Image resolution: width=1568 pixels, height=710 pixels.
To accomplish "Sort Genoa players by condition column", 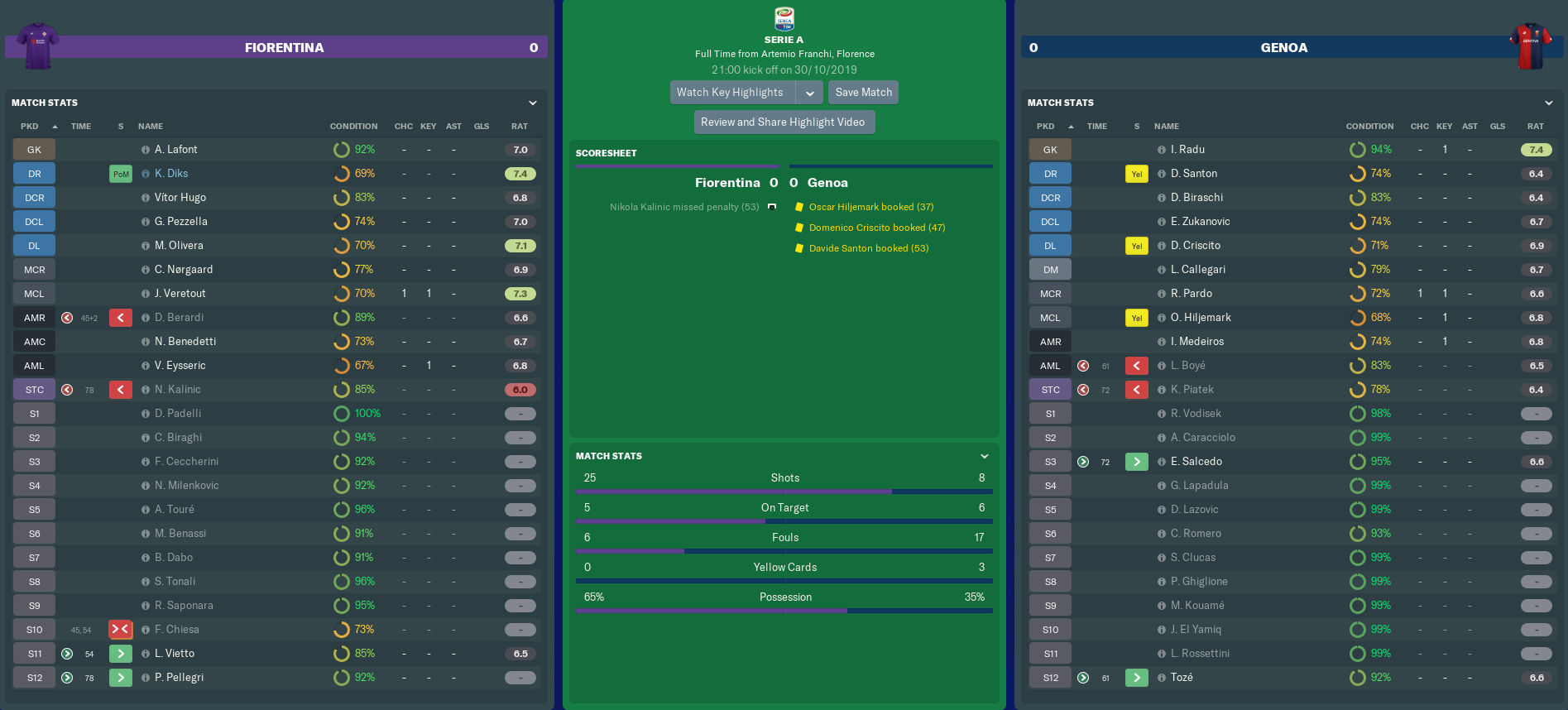I will pyautogui.click(x=1369, y=127).
